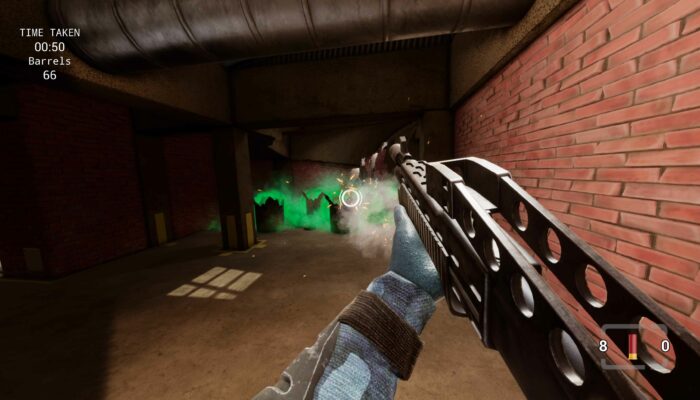Click the red shotgun shell ammo icon
This screenshot has height=400, width=700.
(632, 347)
